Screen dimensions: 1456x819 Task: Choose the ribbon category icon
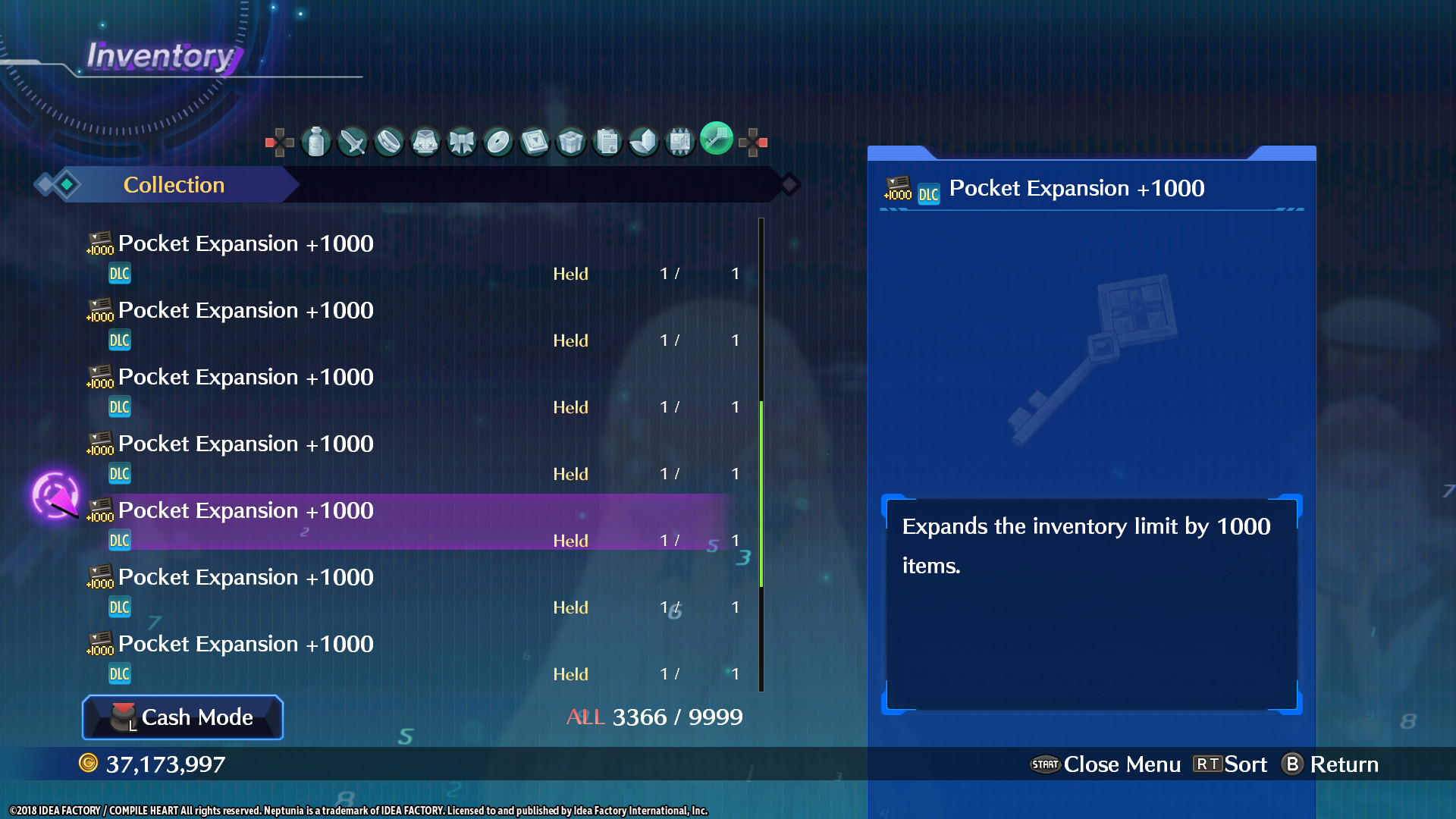[x=462, y=141]
